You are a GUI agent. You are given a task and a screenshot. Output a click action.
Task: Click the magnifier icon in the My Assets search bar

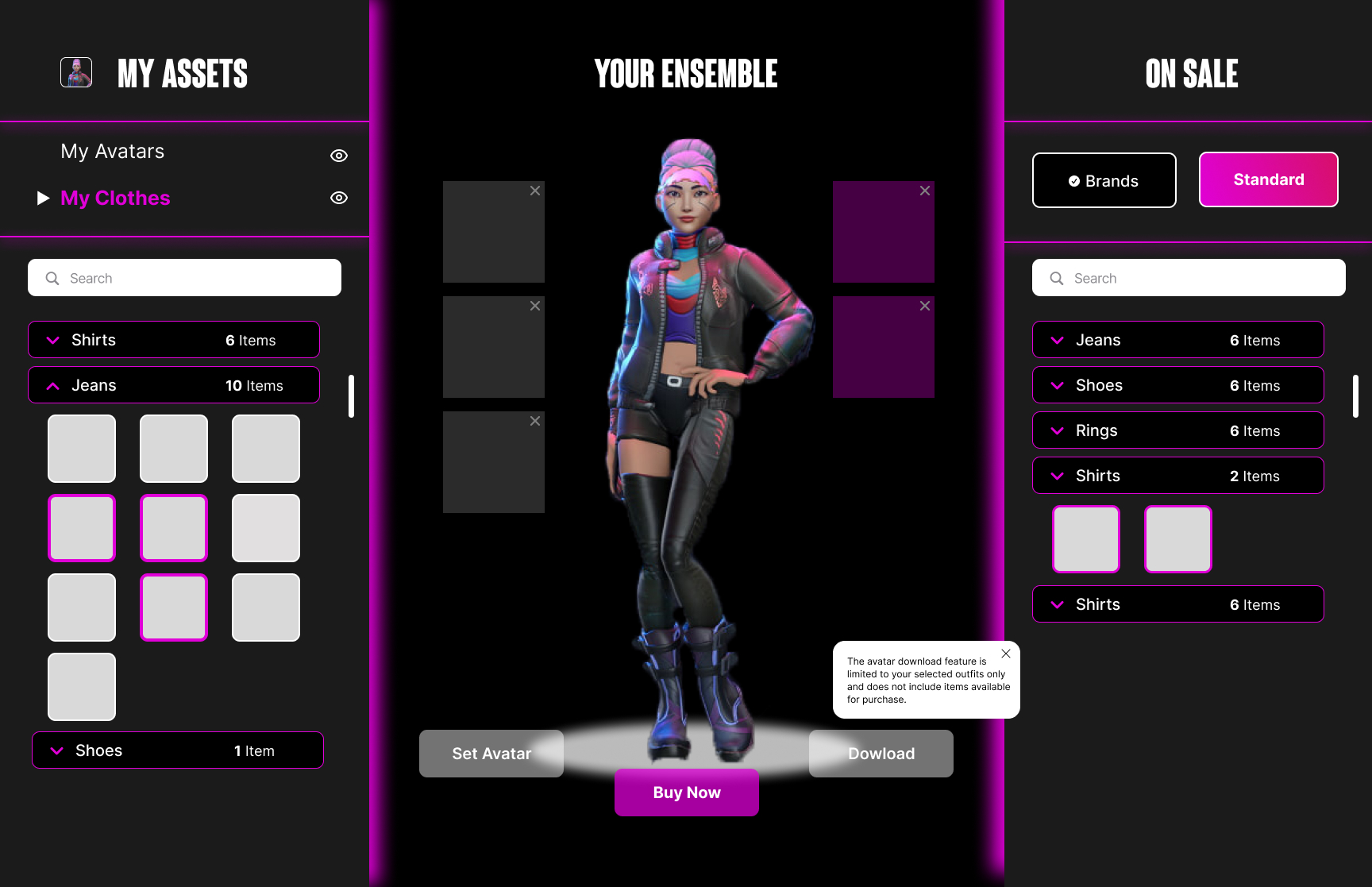[x=52, y=278]
